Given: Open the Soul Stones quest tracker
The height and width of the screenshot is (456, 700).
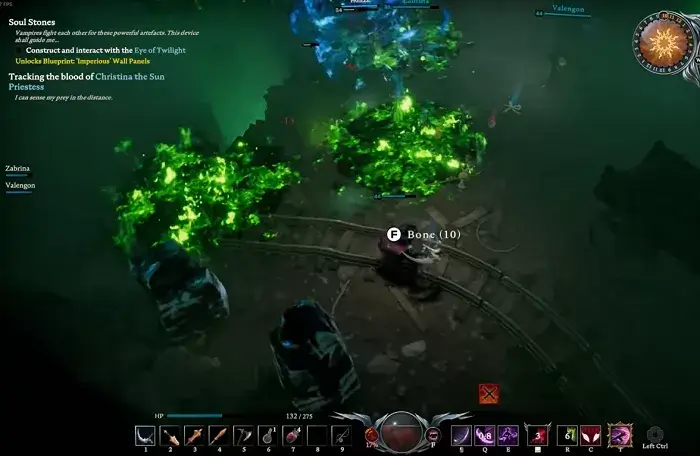Looking at the screenshot, I should 31,21.
